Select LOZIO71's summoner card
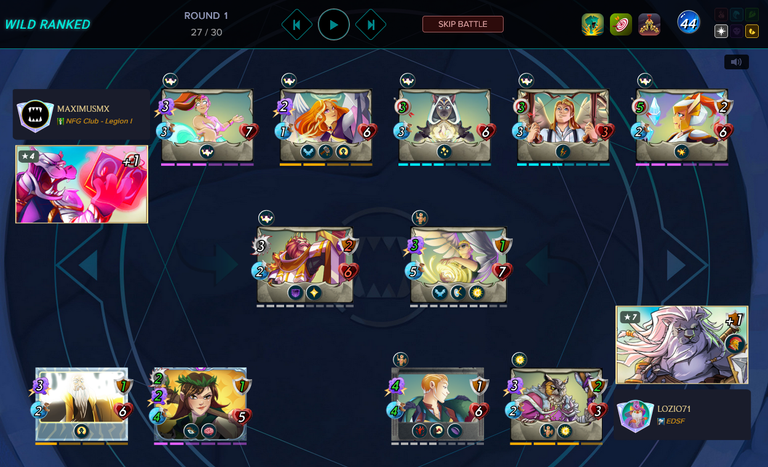The image size is (768, 467). pos(682,345)
